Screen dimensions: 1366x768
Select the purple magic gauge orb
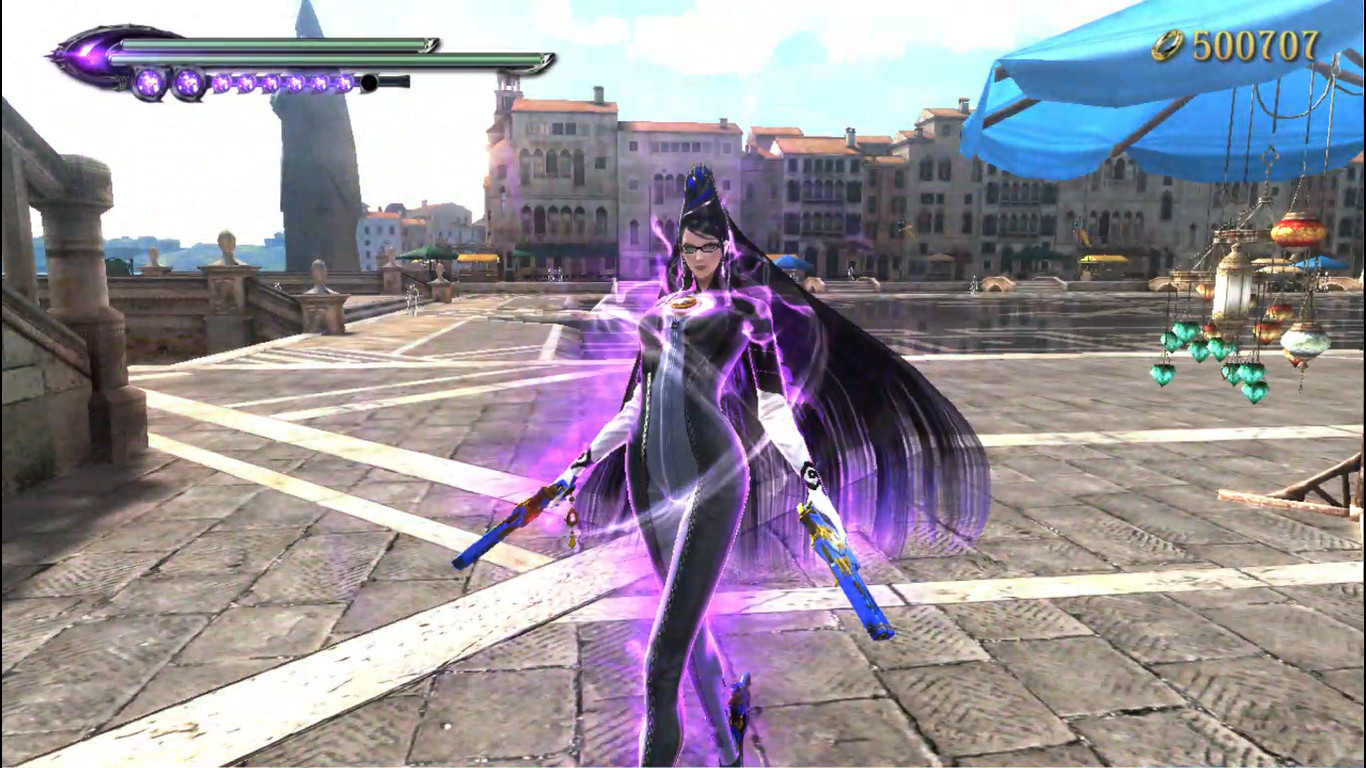coord(150,83)
